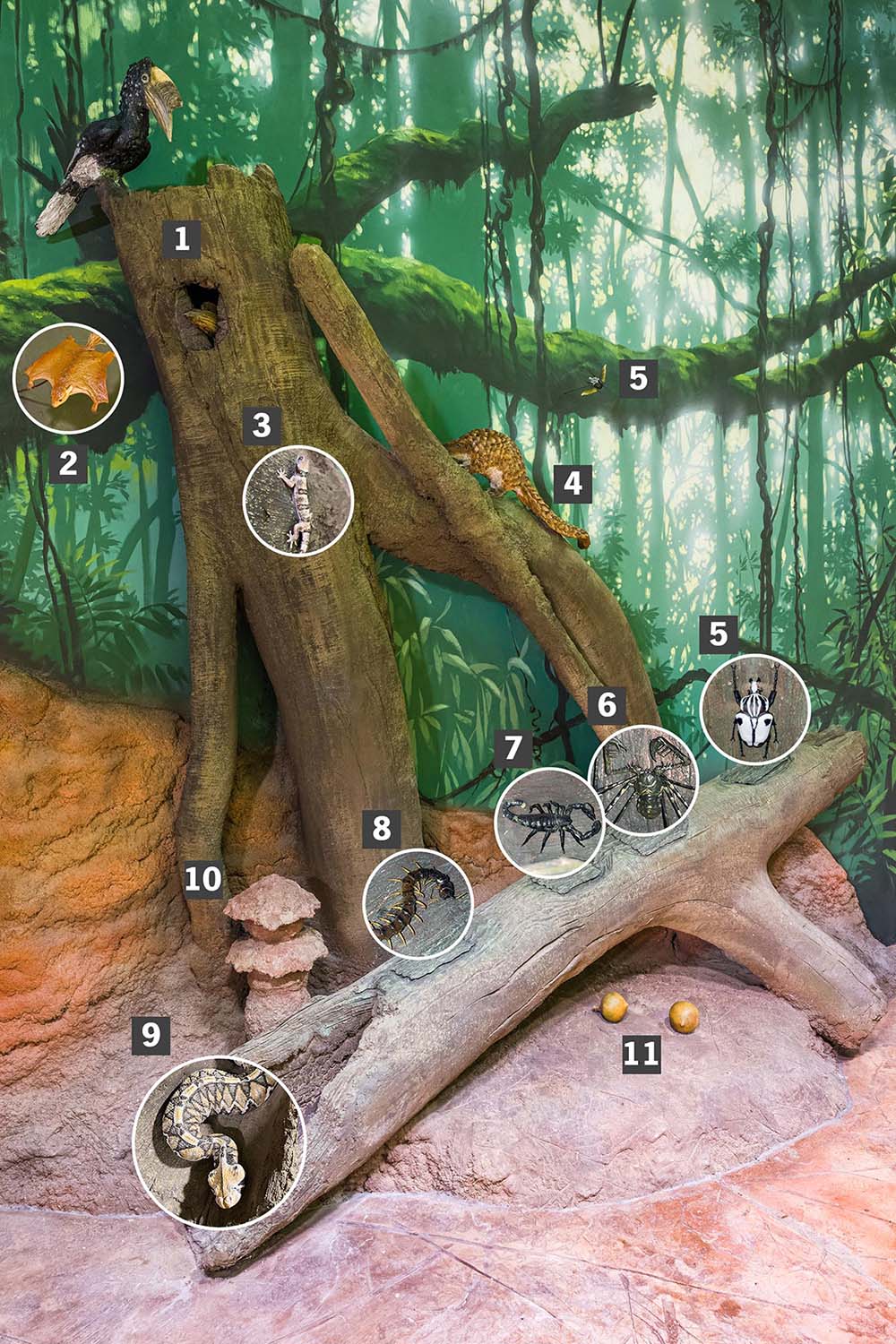896x1344 pixels.
Task: Choose the number 10 marker
Action: (x=202, y=879)
